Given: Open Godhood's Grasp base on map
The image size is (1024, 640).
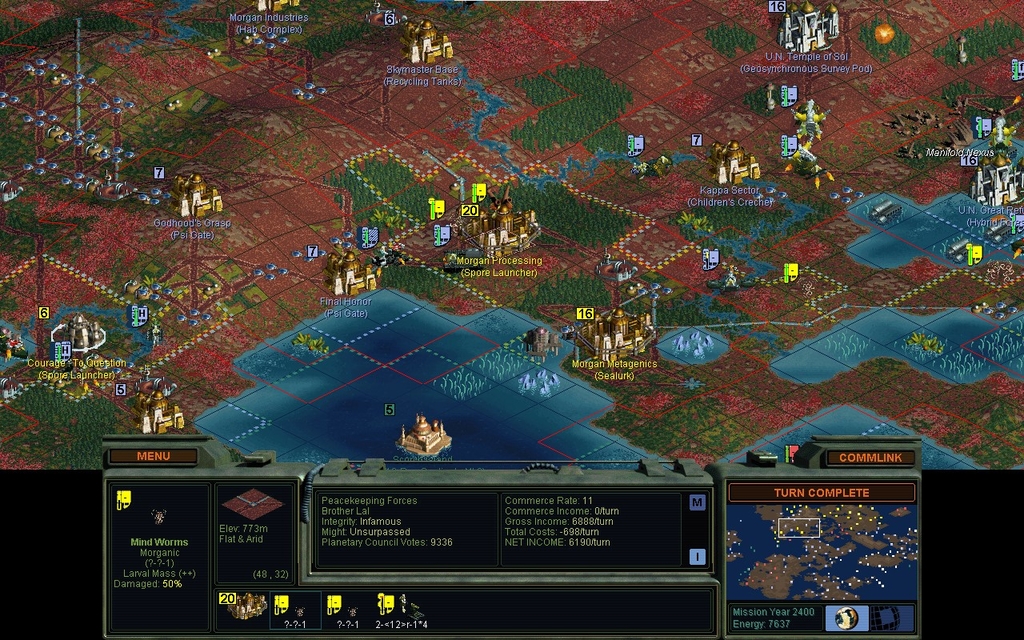Looking at the screenshot, I should (196, 196).
